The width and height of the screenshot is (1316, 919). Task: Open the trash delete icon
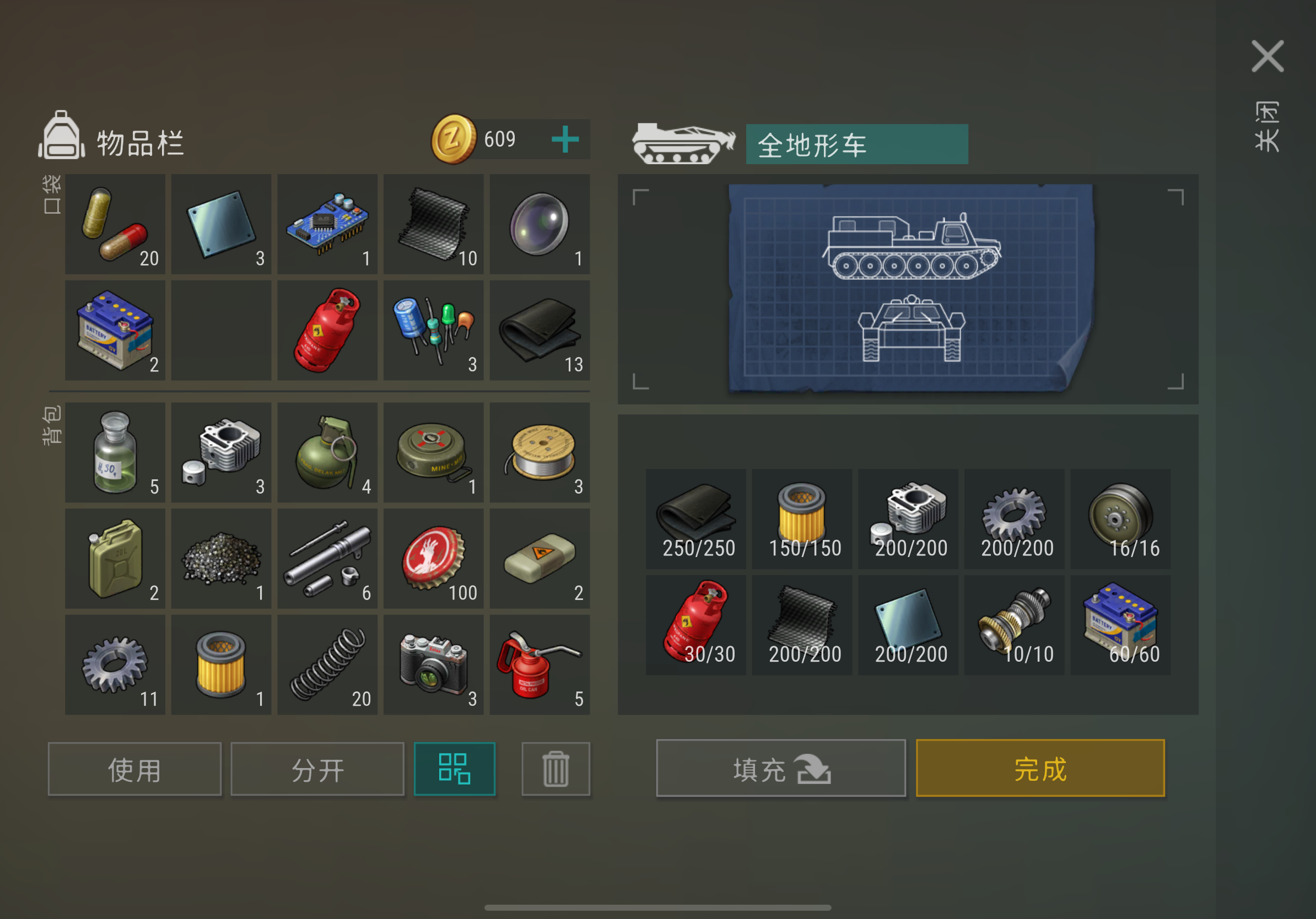555,770
